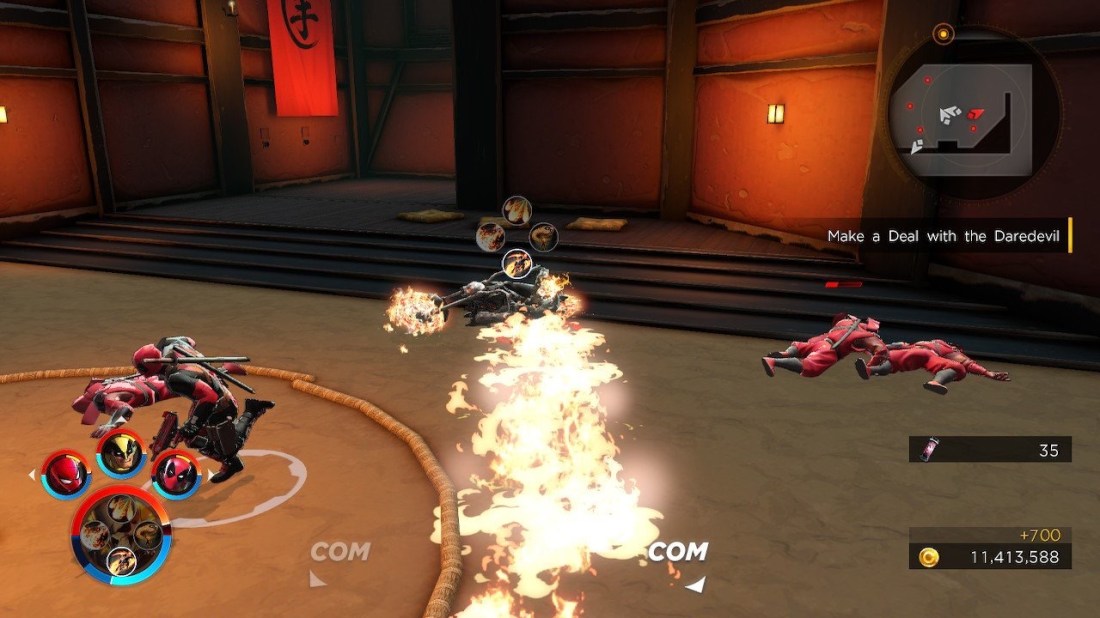Viewport: 1100px width, 618px height.
Task: Click the right arrow beside the Deadpool portrait
Action: (209, 474)
